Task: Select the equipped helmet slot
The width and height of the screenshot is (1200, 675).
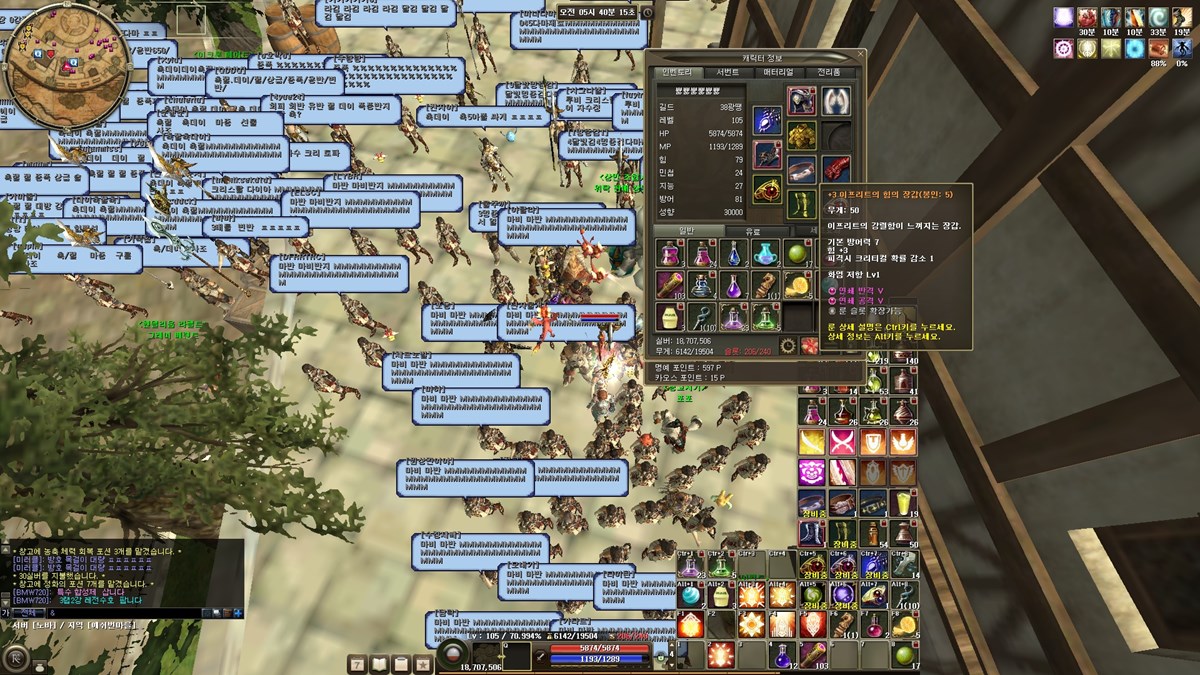Action: tap(801, 100)
